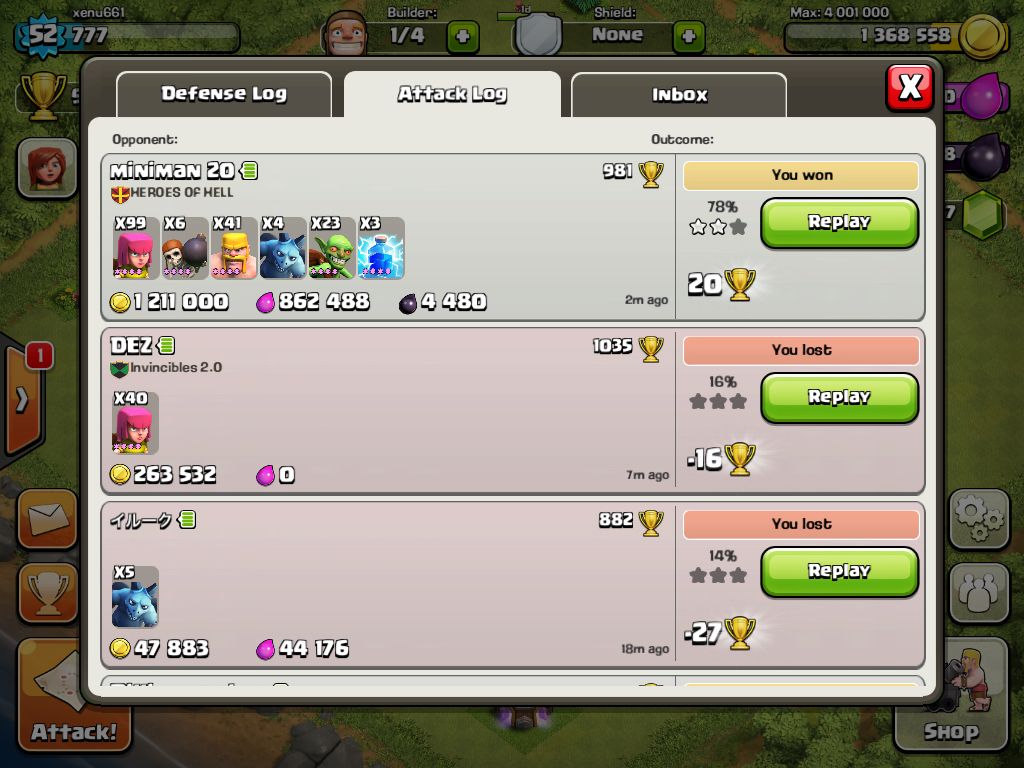This screenshot has width=1024, height=768.
Task: Open the settings gears button
Action: 978,518
